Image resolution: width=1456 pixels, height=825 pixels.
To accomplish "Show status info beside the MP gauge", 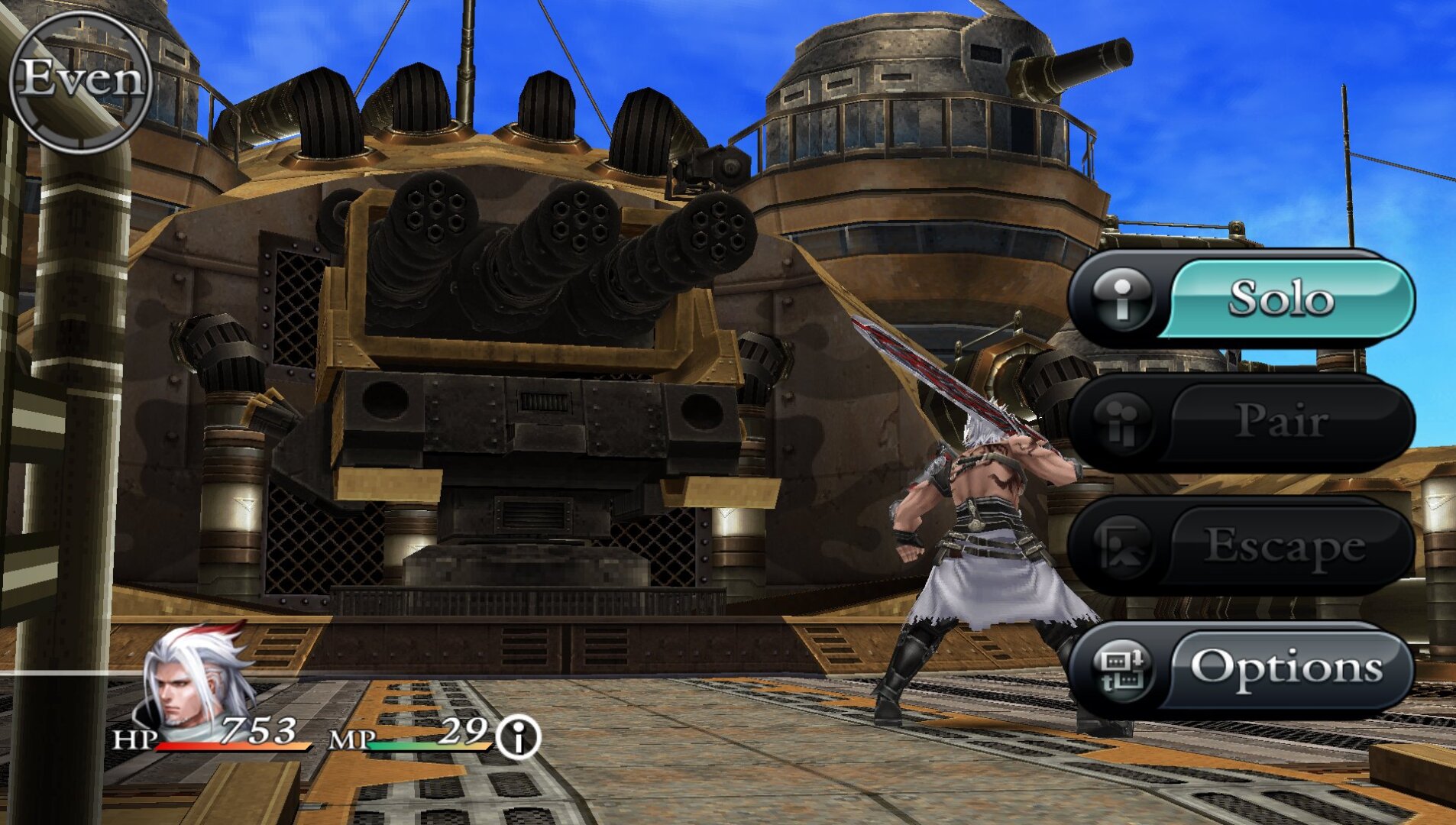I will (x=518, y=738).
